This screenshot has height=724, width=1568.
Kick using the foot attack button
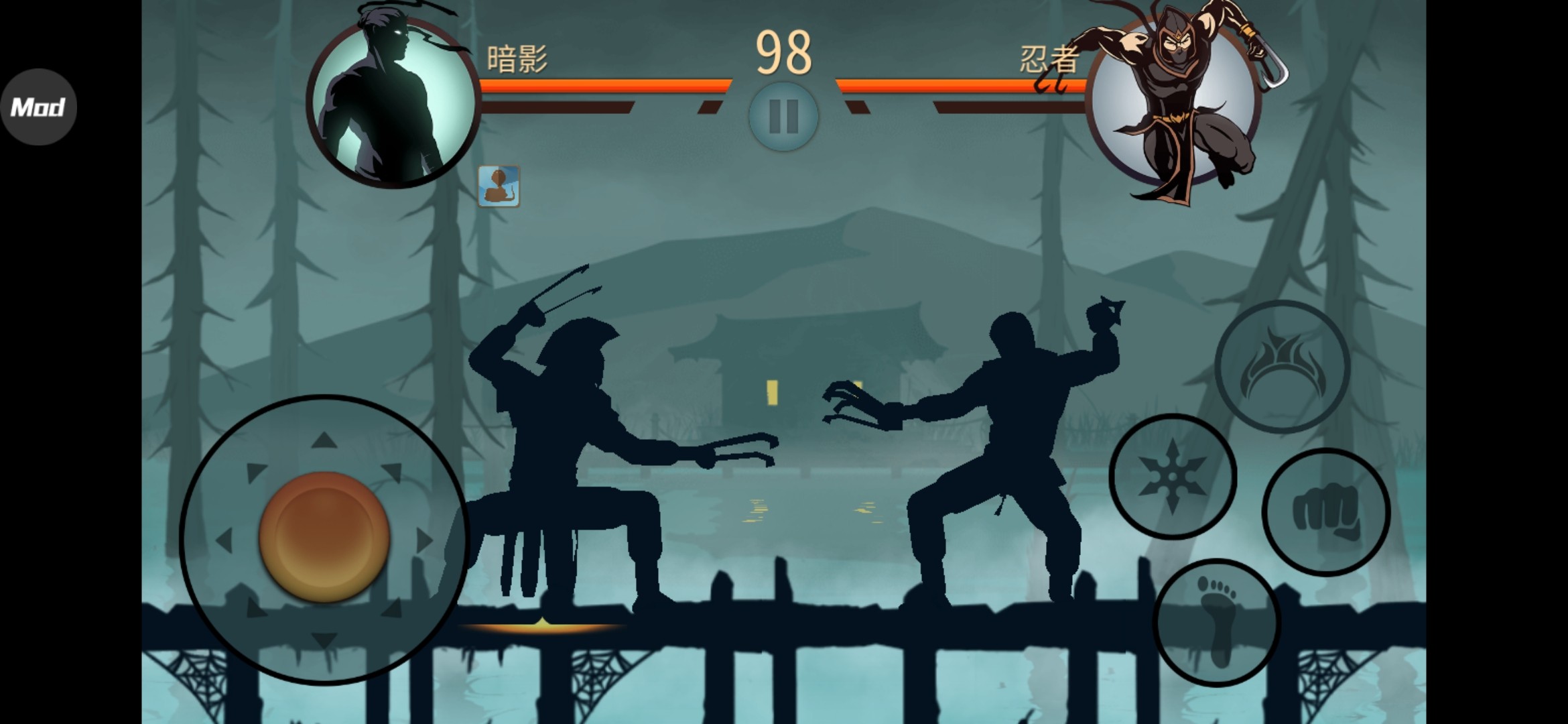click(x=1216, y=622)
